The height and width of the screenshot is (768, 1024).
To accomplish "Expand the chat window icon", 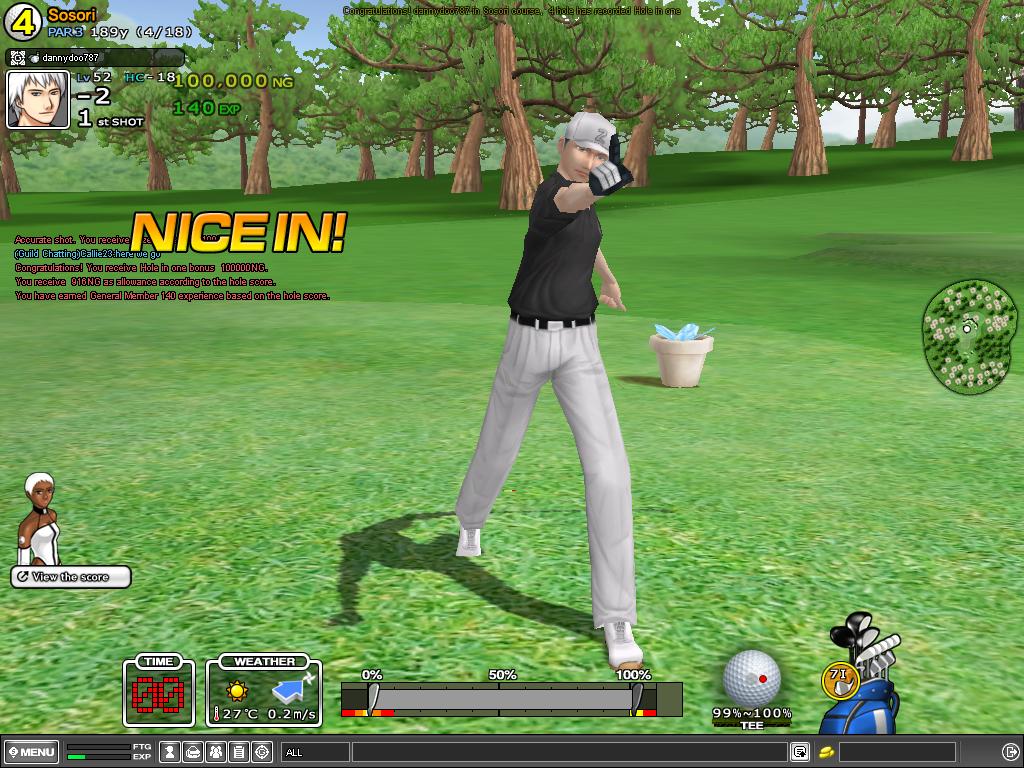I will click(800, 752).
